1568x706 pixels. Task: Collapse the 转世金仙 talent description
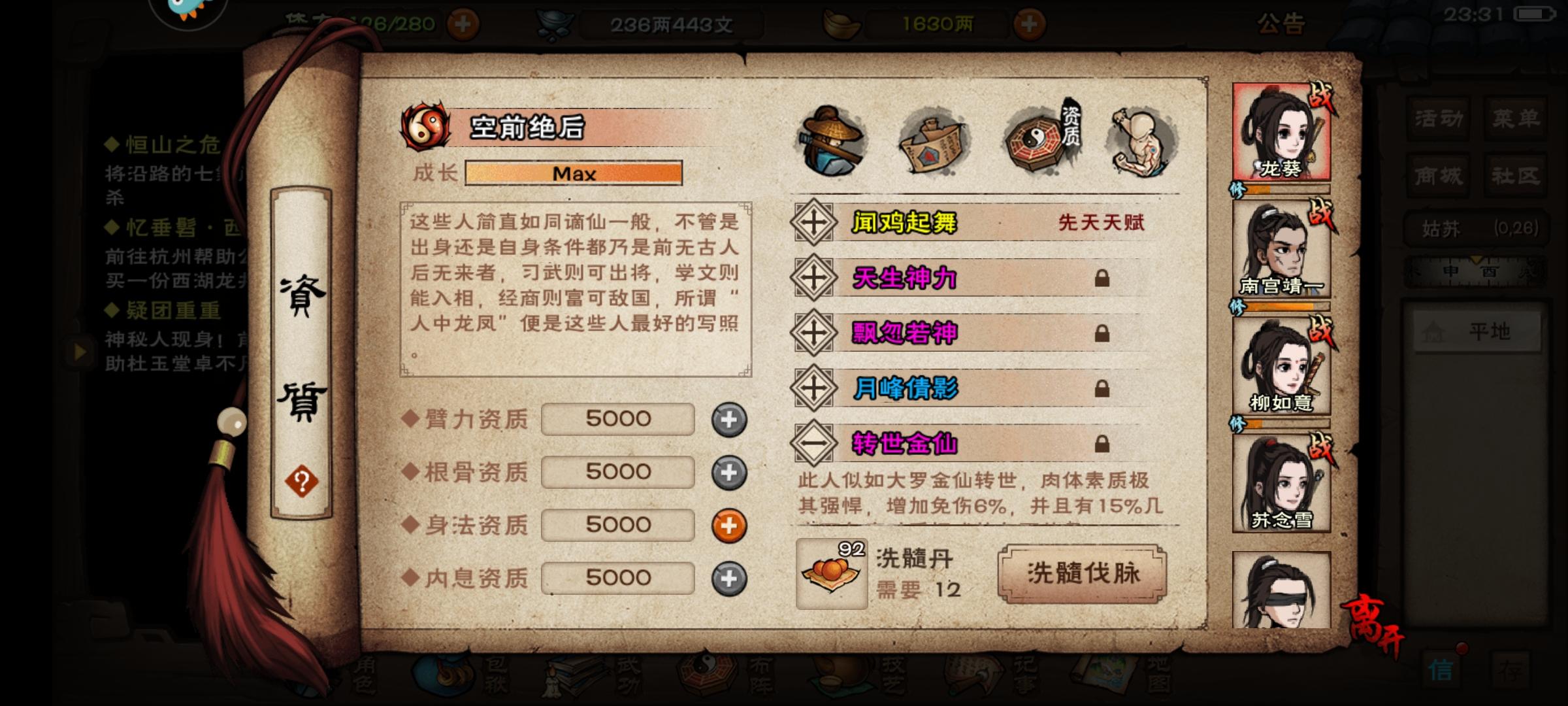point(813,442)
